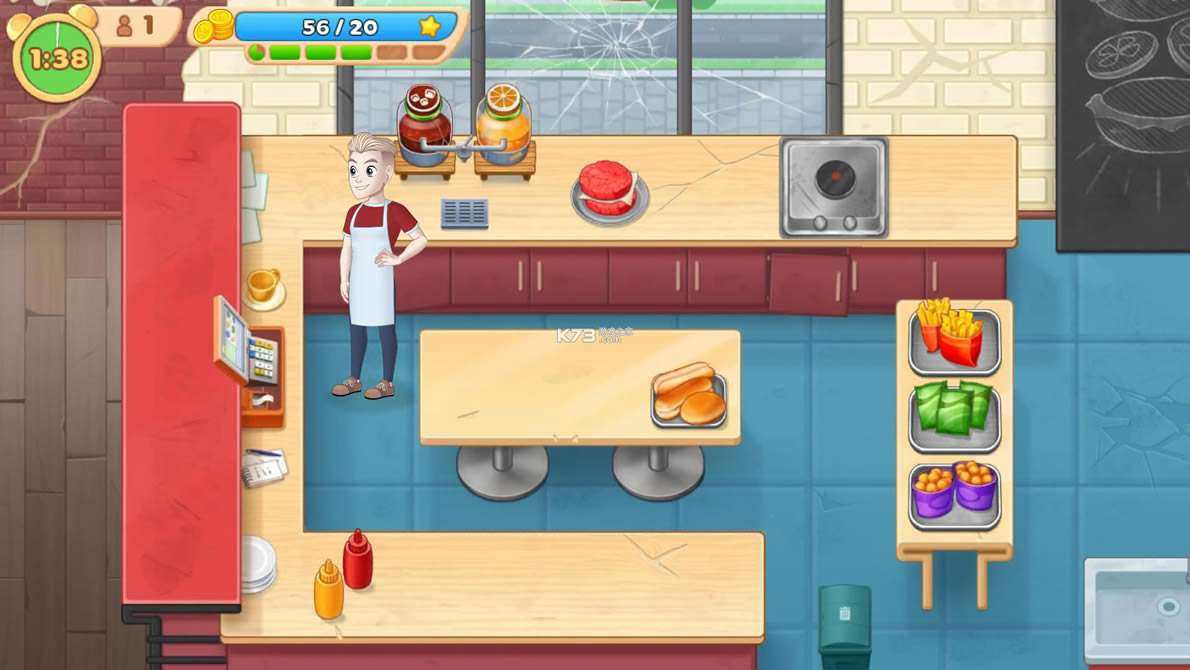Take a plate from the plate stack
1190x670 pixels.
pyautogui.click(x=257, y=563)
